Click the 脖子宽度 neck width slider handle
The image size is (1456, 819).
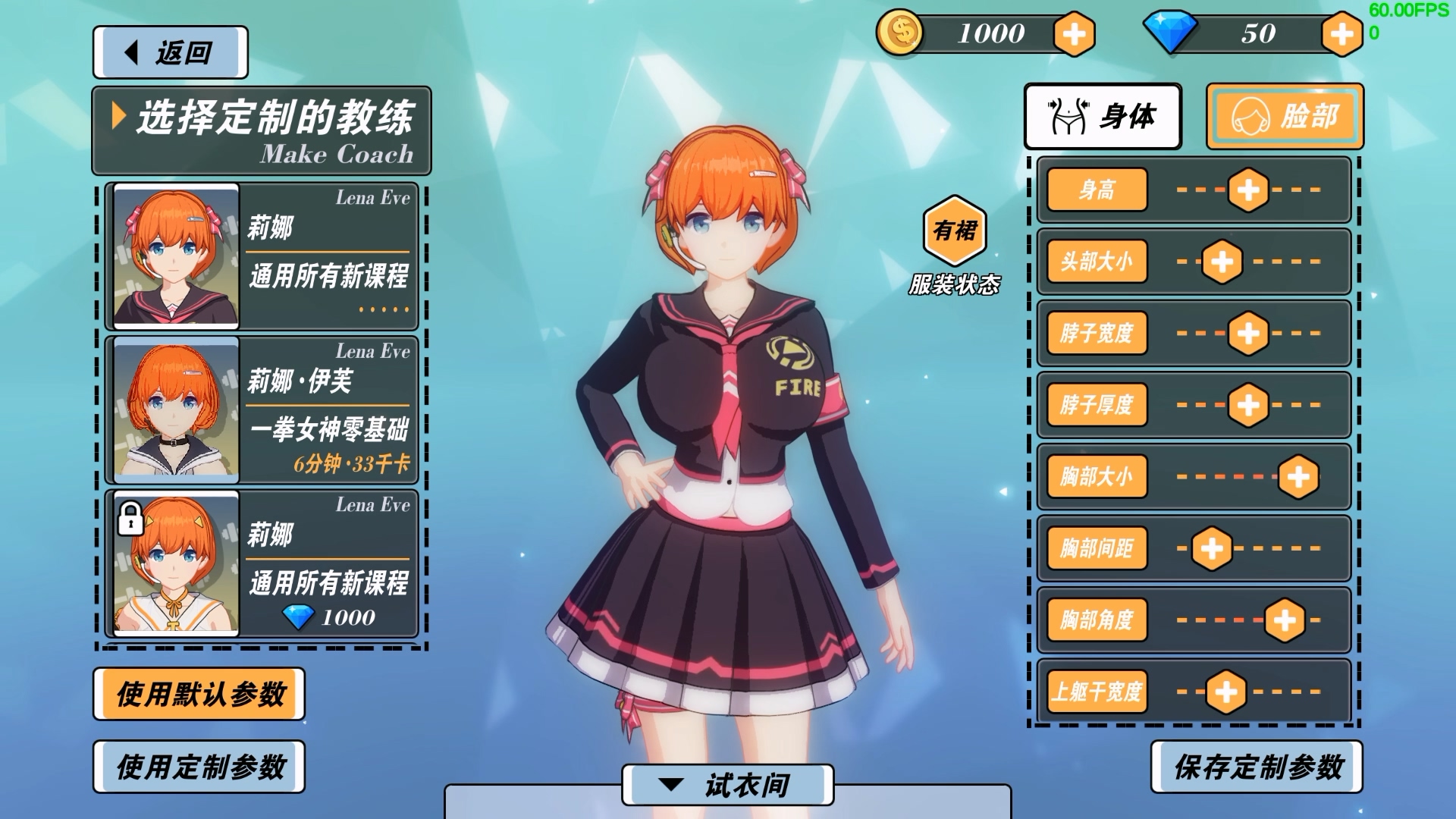(x=1248, y=333)
